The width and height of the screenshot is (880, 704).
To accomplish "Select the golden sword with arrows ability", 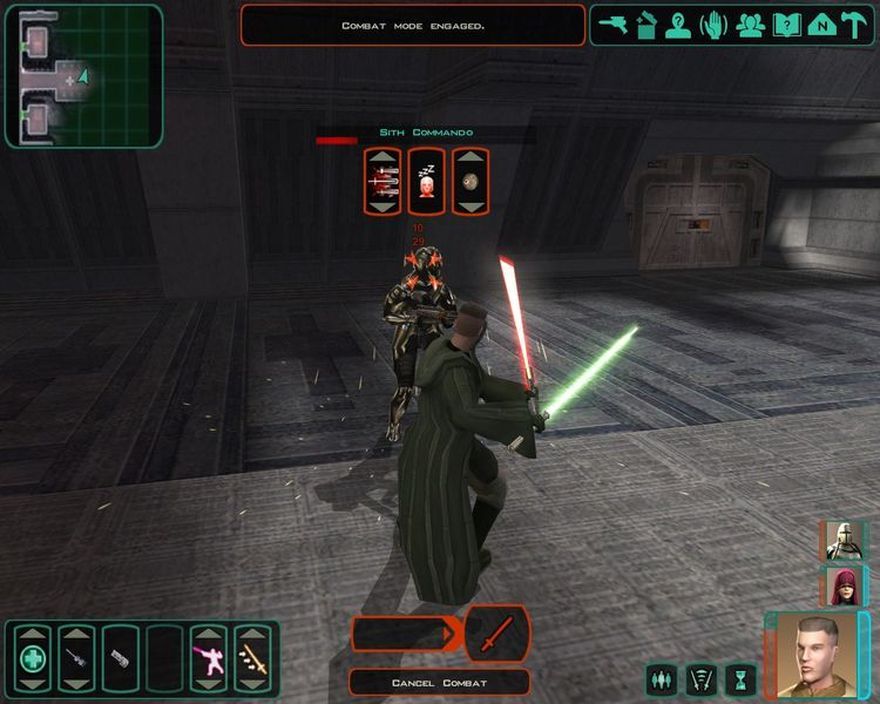I will [252, 659].
